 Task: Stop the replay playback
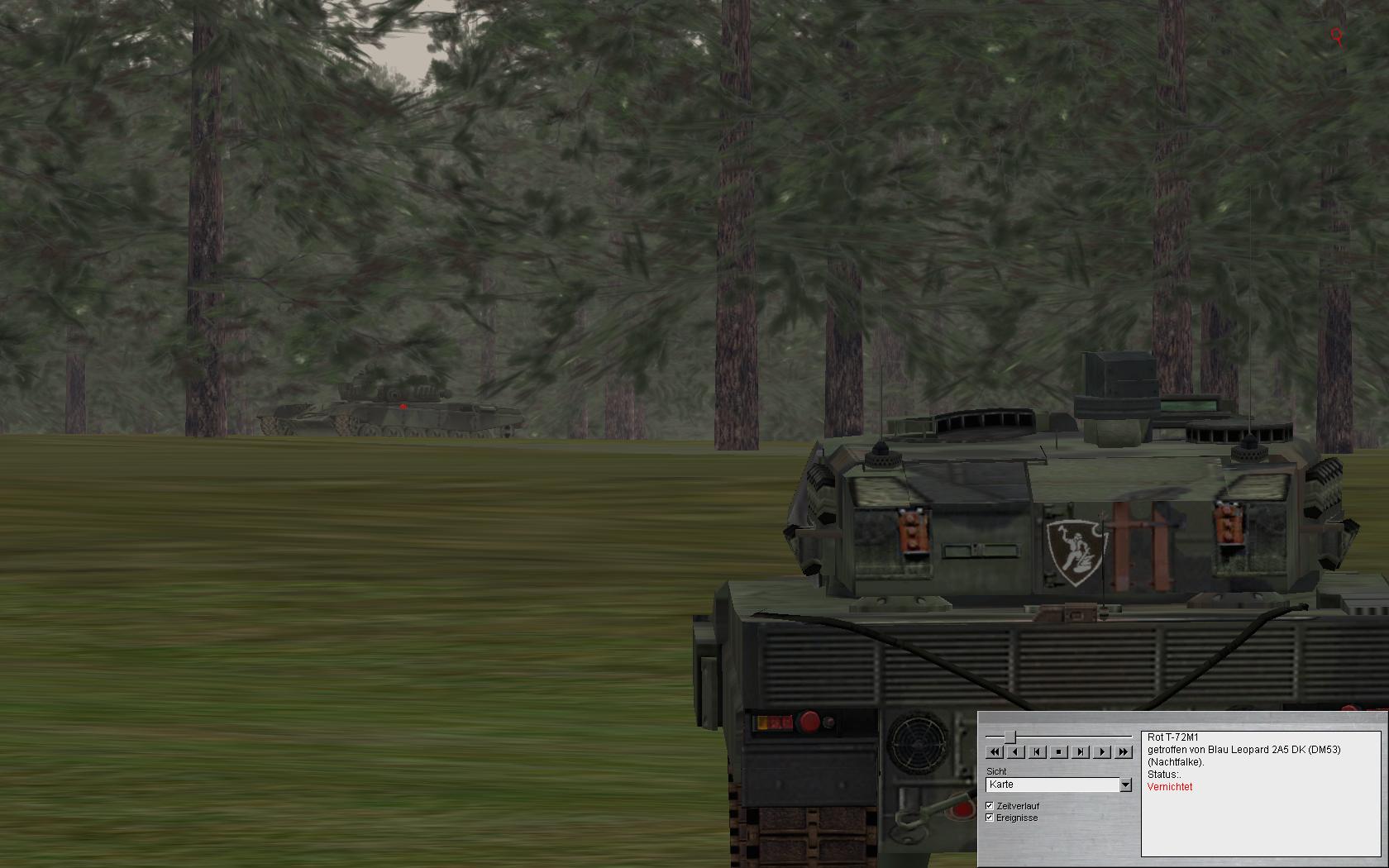[x=1059, y=751]
